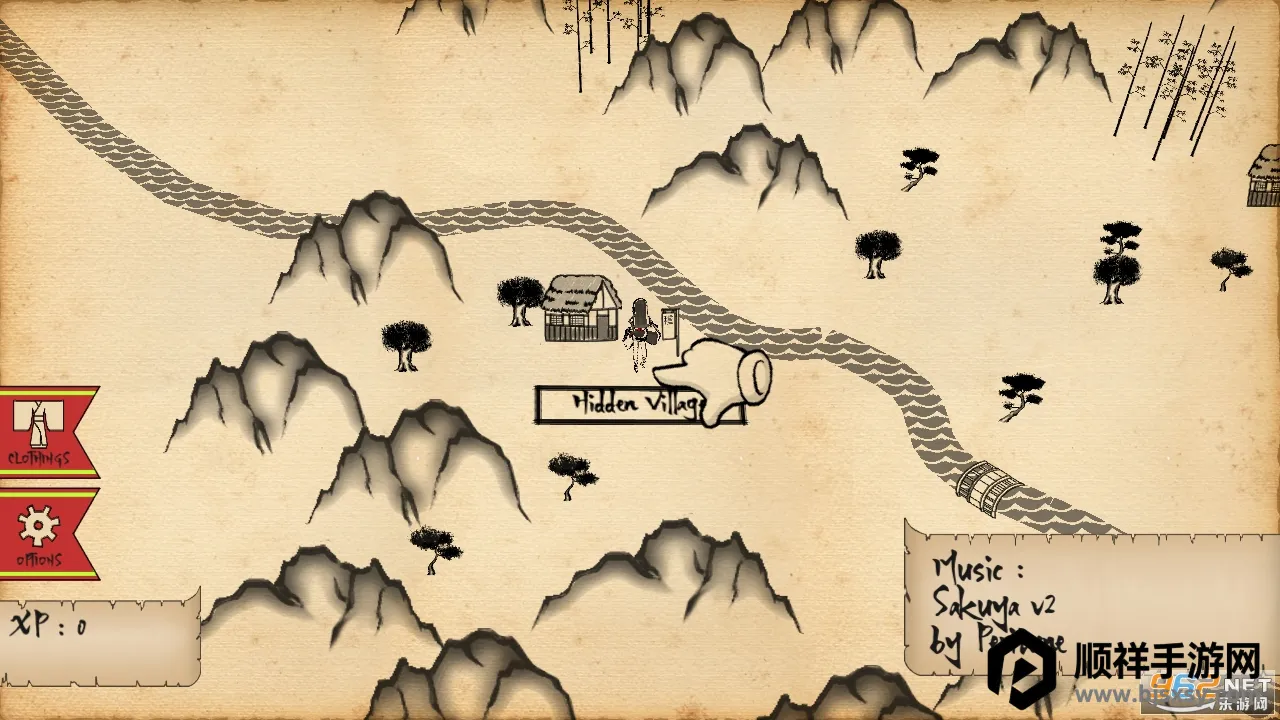Enter the thatched hut map location

[582, 308]
